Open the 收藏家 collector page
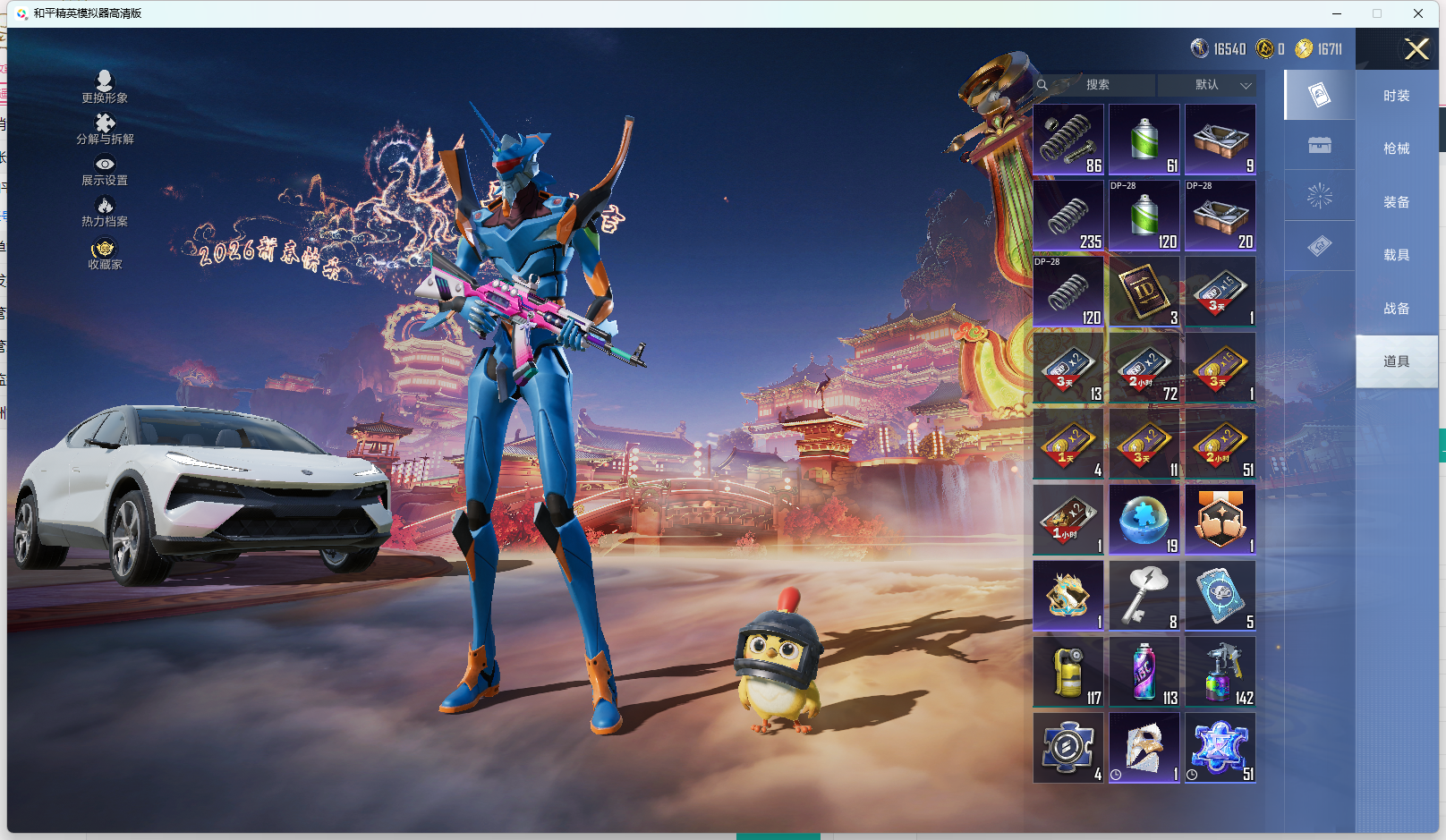1446x840 pixels. pos(105,253)
